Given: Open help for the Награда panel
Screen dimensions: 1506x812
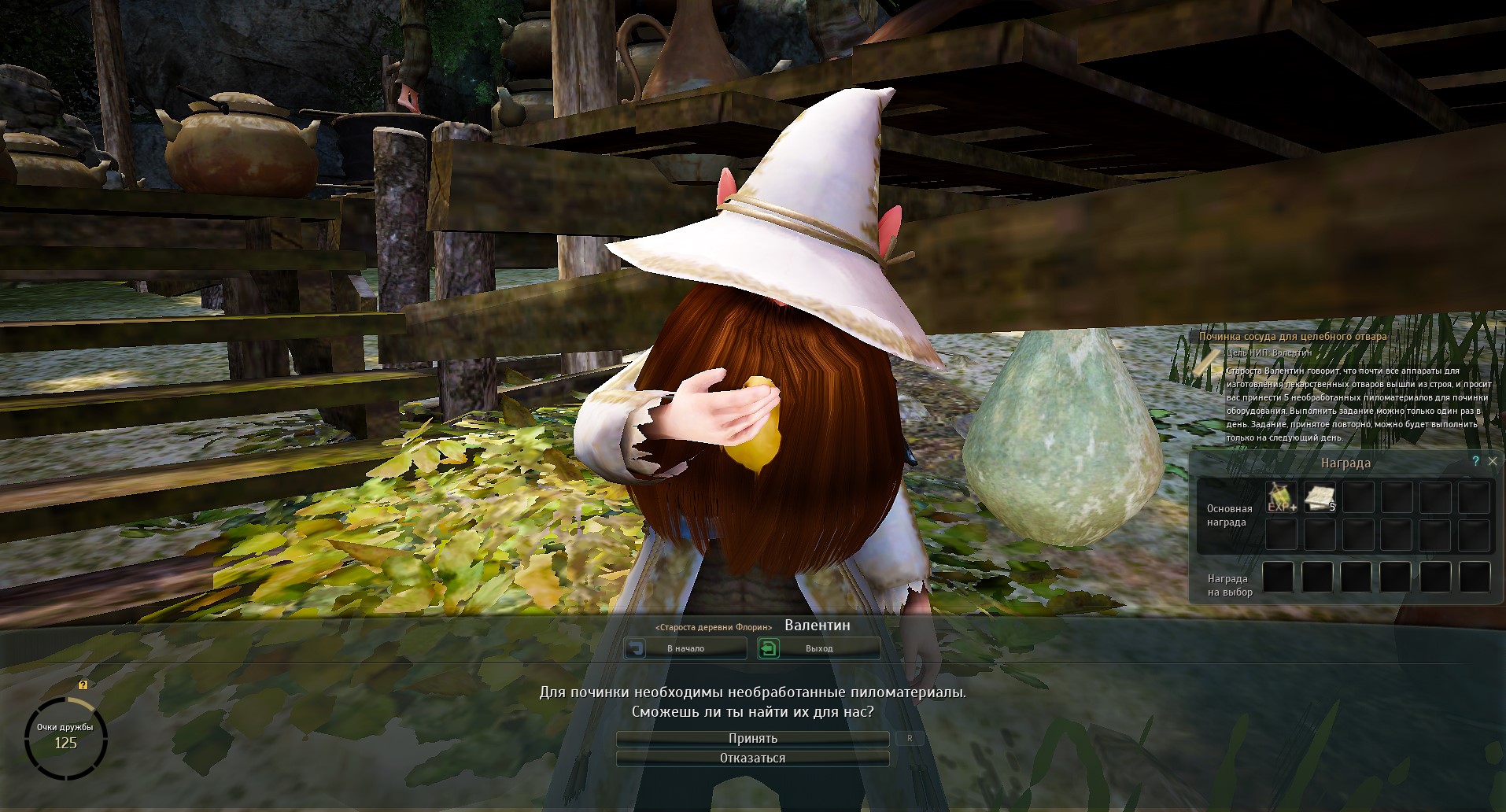Looking at the screenshot, I should (1475, 462).
